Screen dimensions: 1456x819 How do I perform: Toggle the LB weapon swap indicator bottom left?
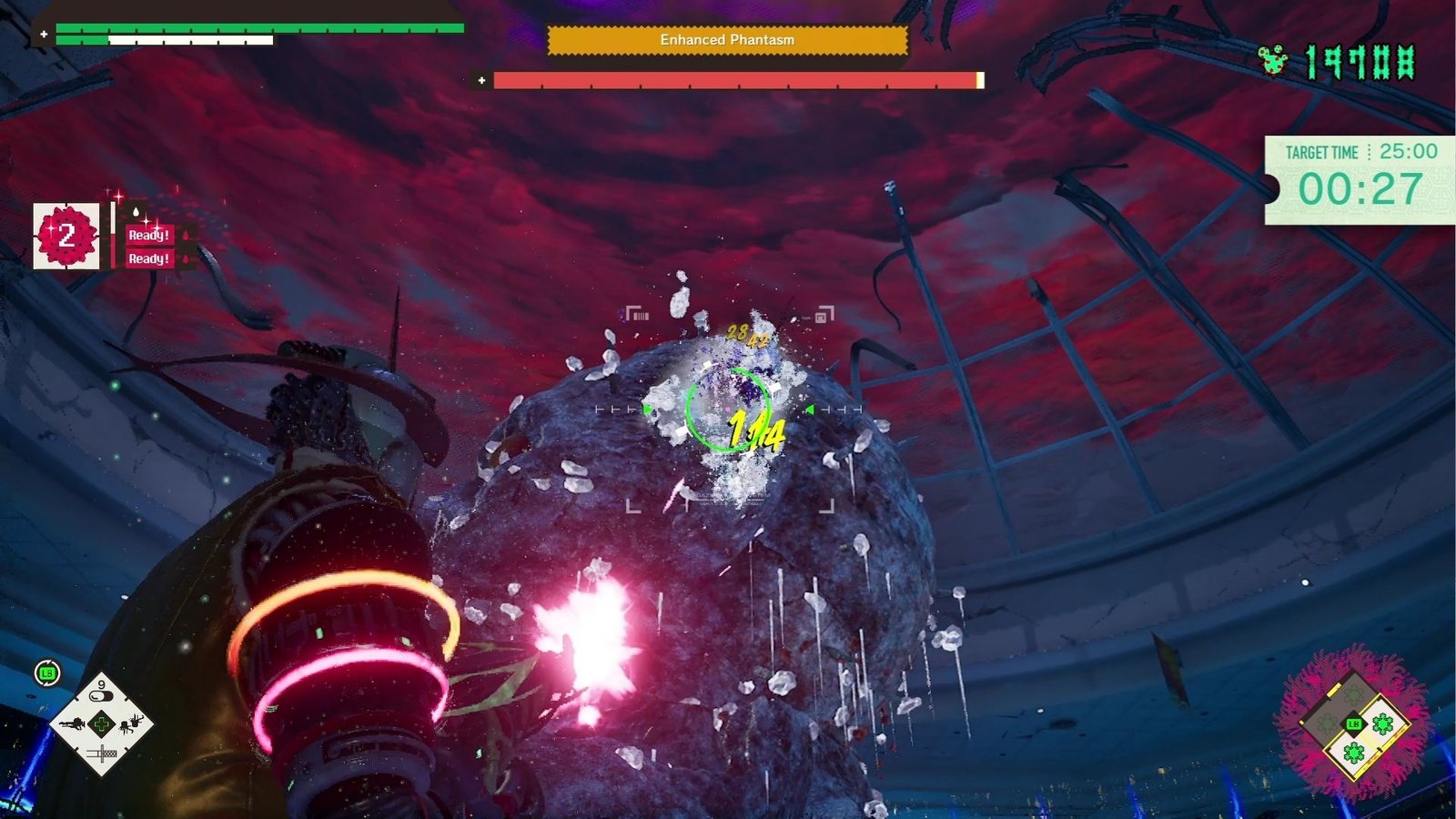[45, 673]
